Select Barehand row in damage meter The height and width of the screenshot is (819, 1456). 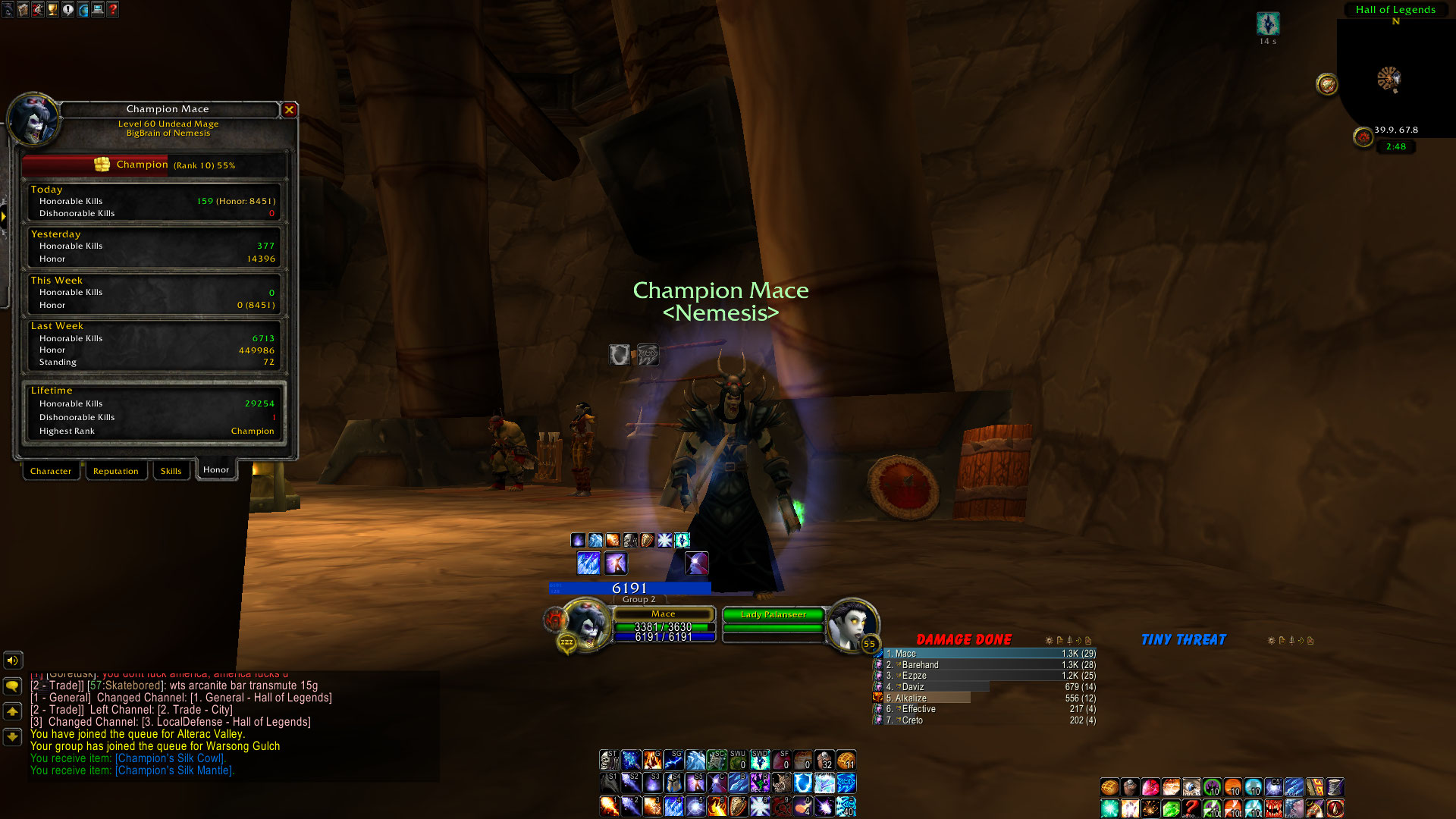[986, 665]
